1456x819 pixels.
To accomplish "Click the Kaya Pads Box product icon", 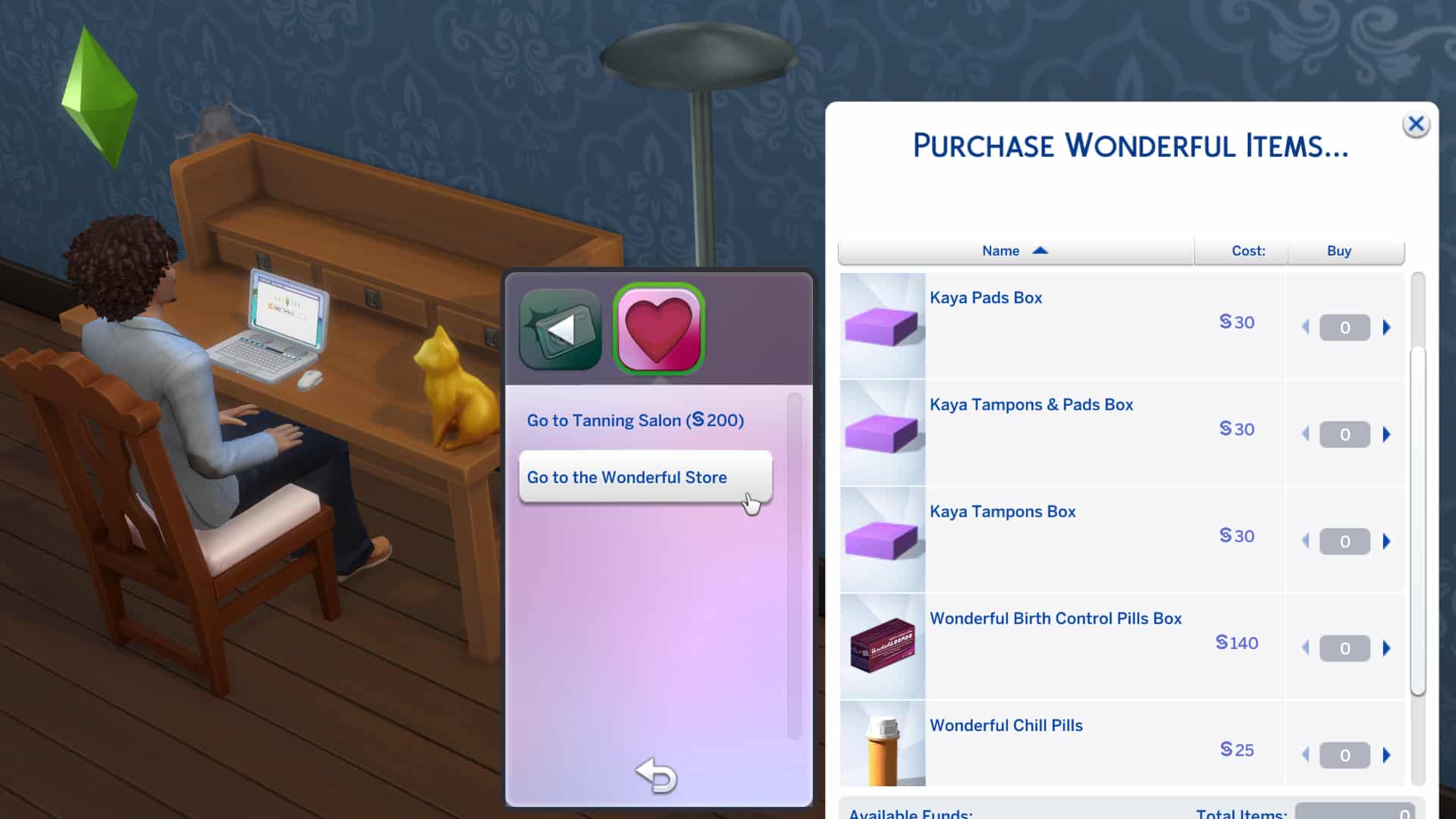I will 882,325.
